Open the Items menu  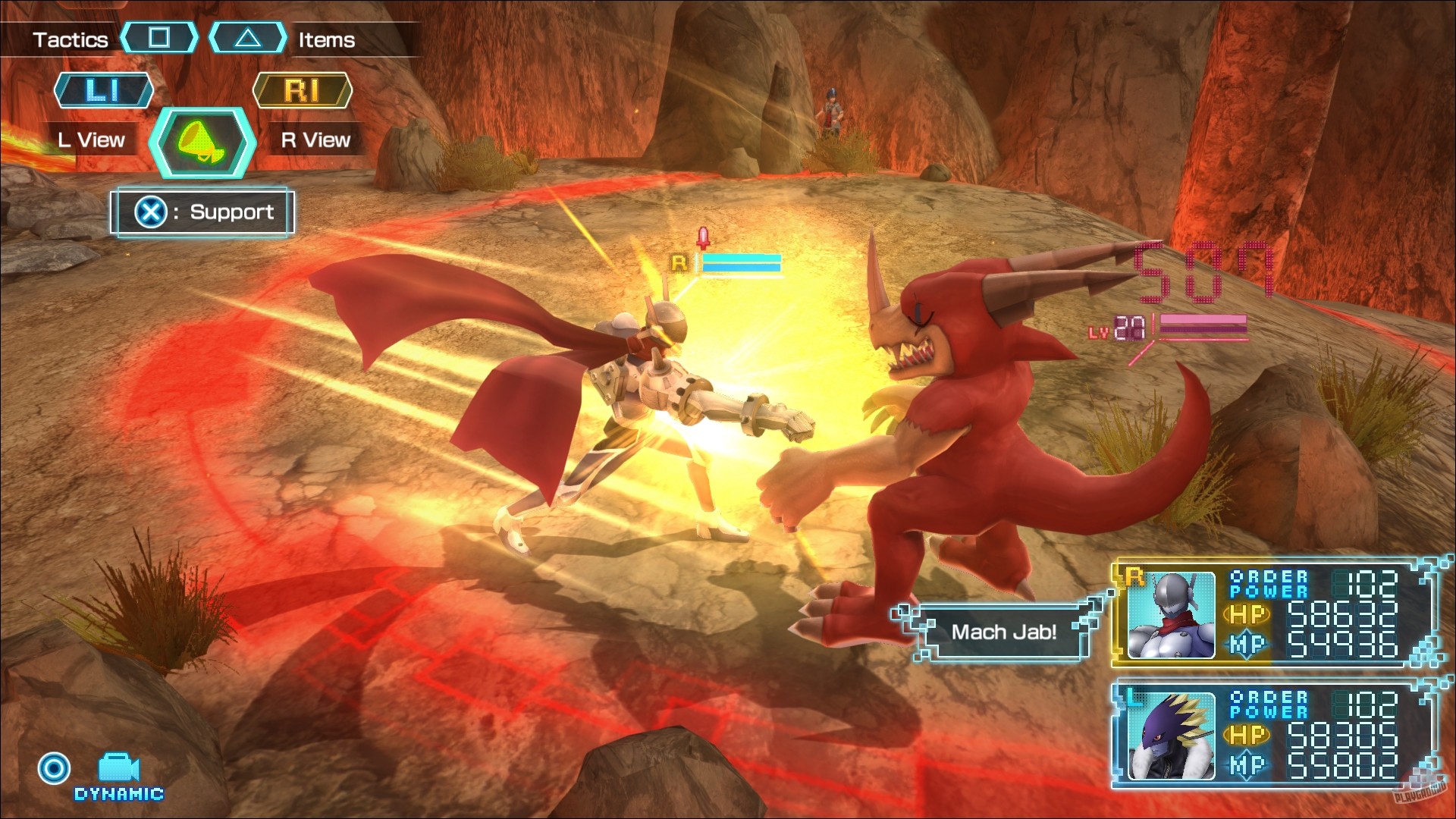[325, 39]
